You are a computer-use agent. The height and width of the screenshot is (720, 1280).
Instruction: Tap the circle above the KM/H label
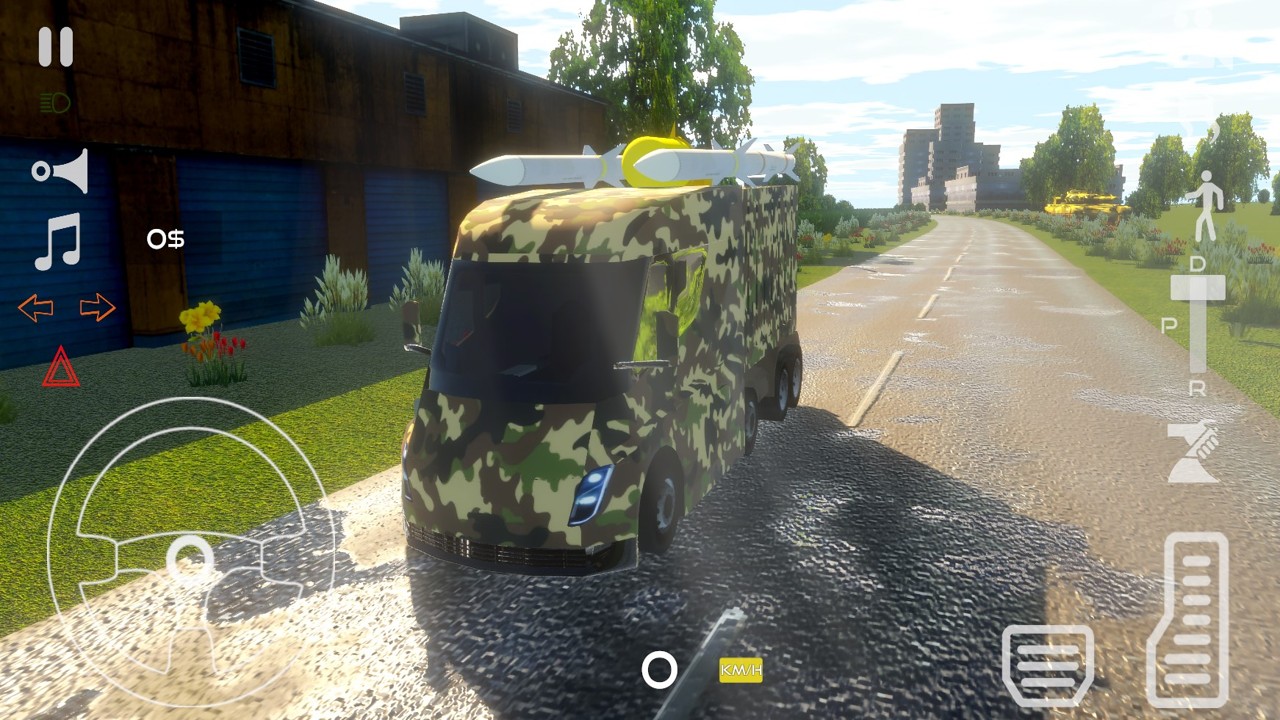tap(659, 672)
